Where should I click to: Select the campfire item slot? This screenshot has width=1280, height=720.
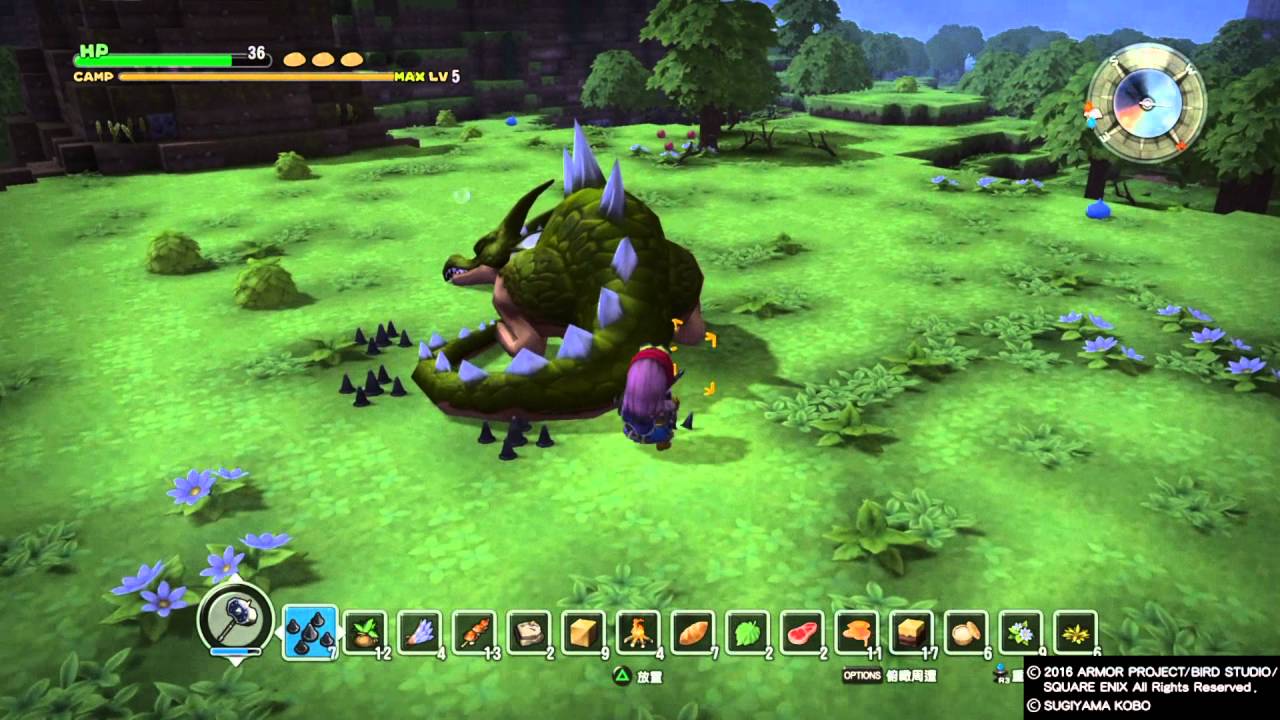[x=638, y=633]
